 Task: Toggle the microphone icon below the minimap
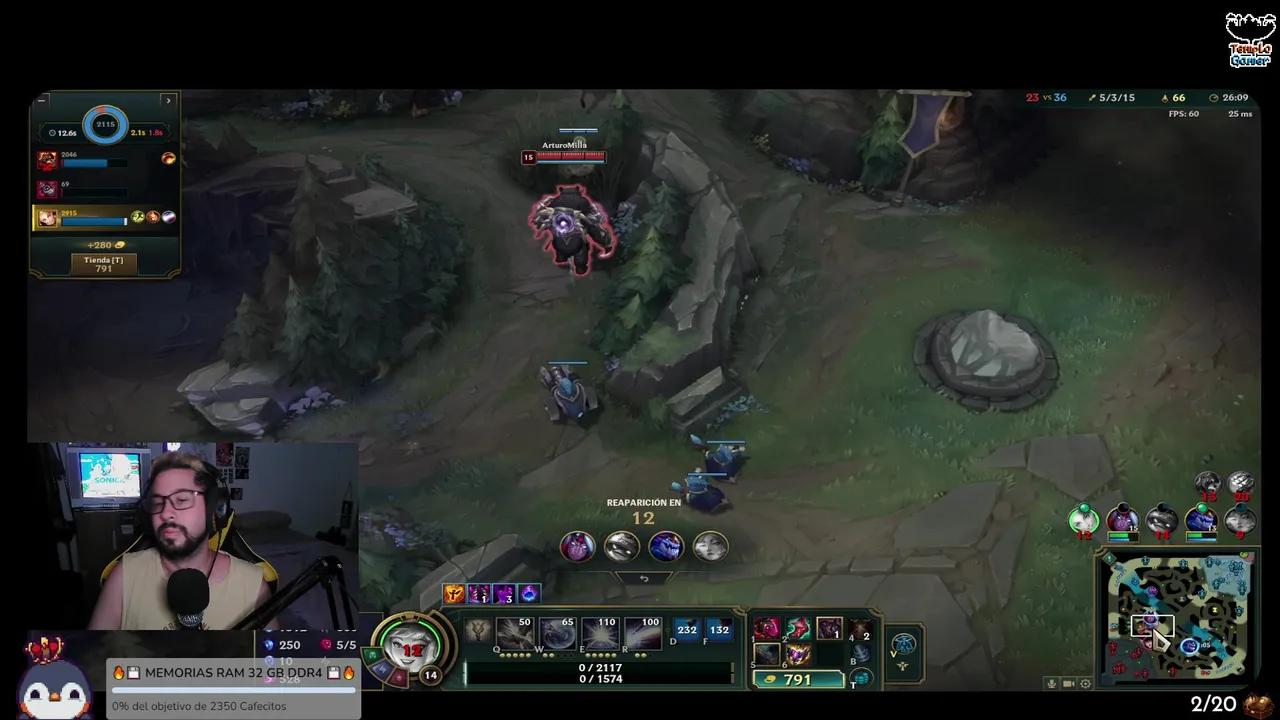pyautogui.click(x=1052, y=684)
